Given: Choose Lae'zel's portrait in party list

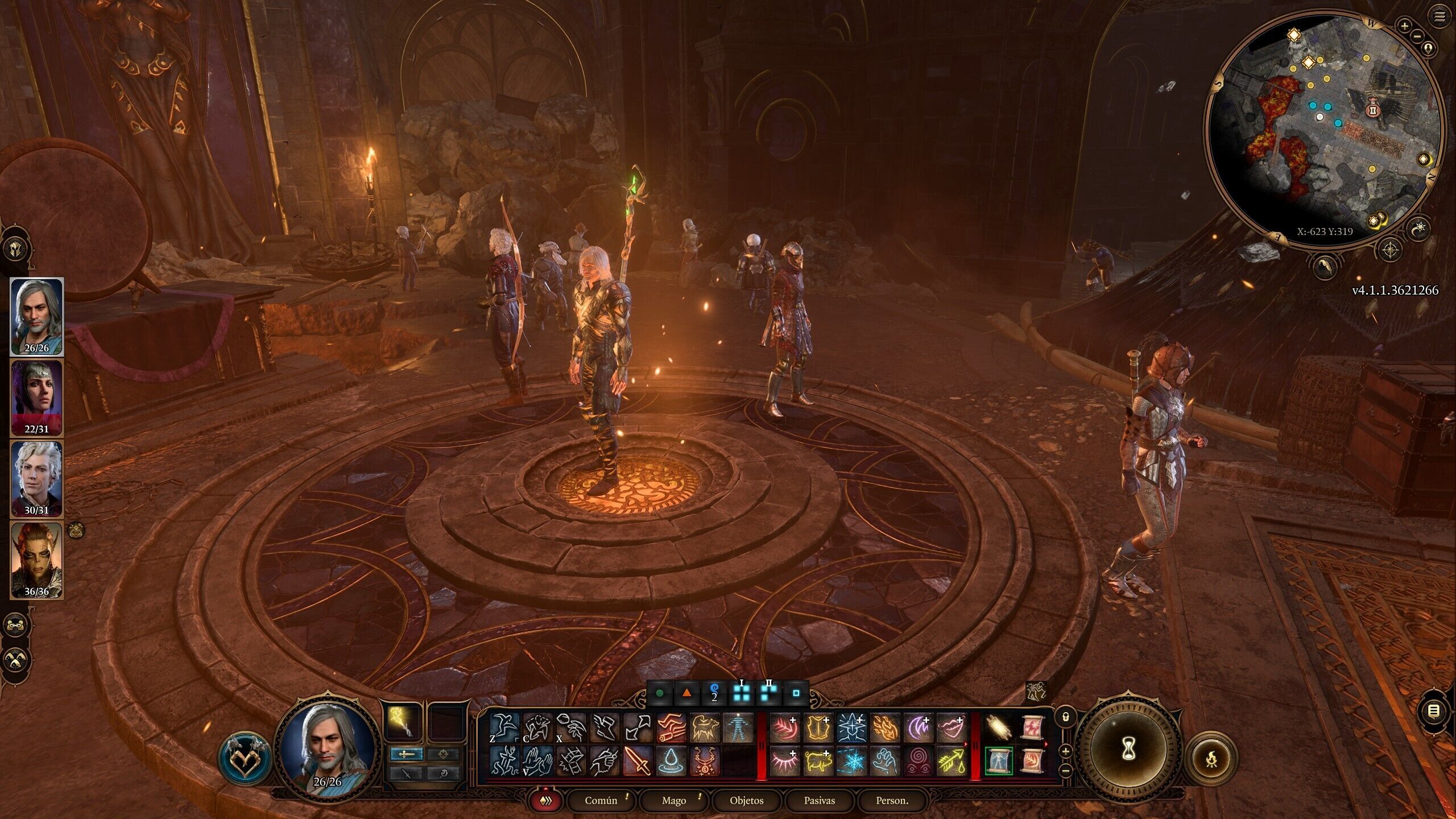Looking at the screenshot, I should tap(36, 561).
